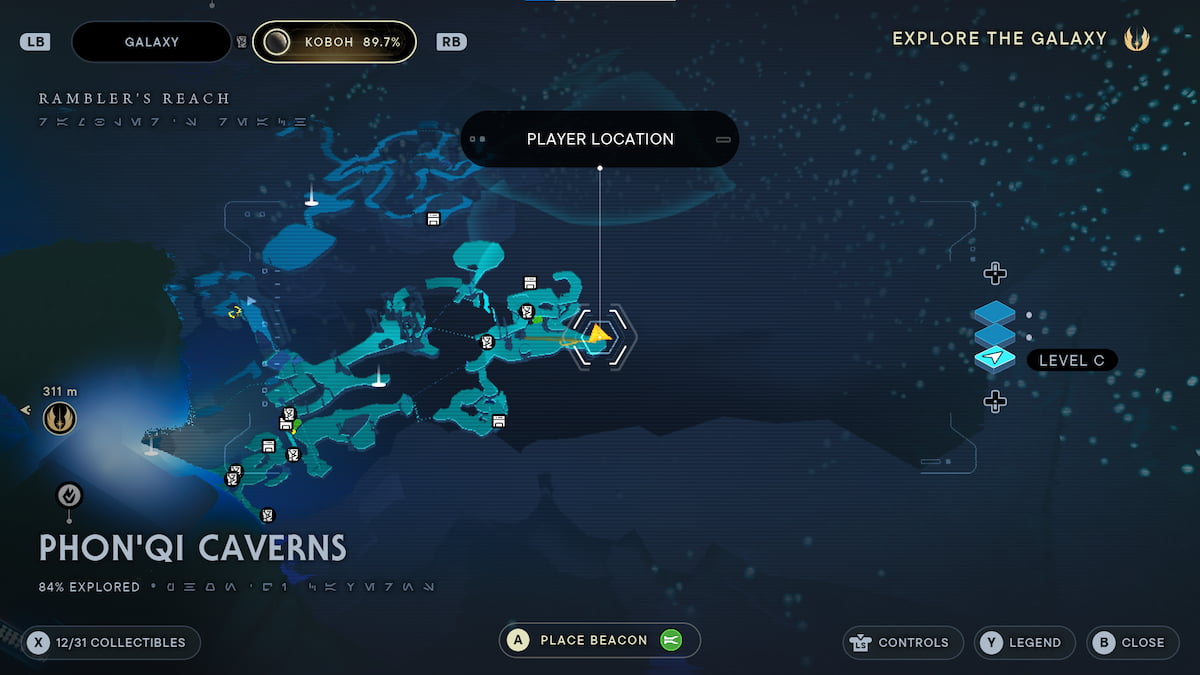Open the Controls panel
This screenshot has width=1200, height=675.
point(904,643)
